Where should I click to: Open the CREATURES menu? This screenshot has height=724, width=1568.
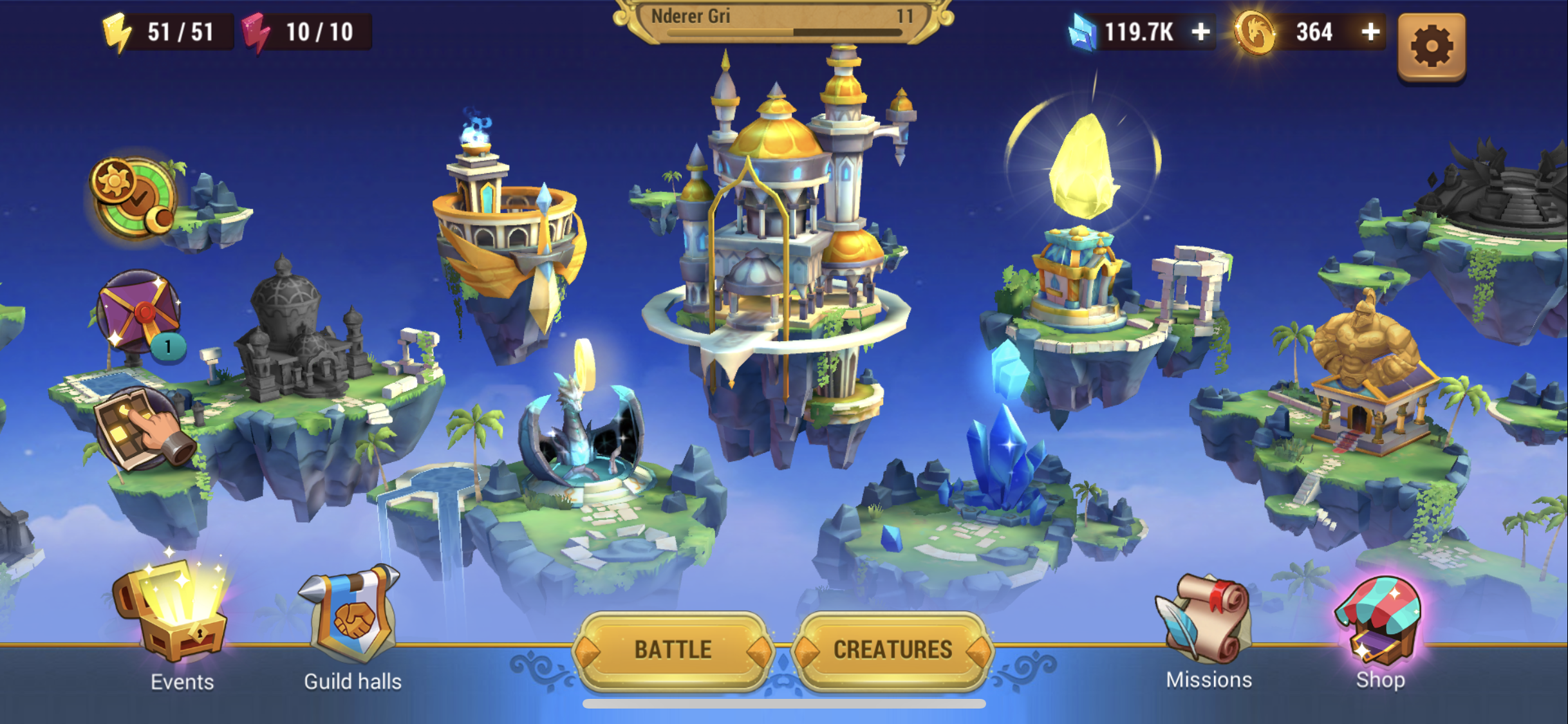tap(892, 650)
